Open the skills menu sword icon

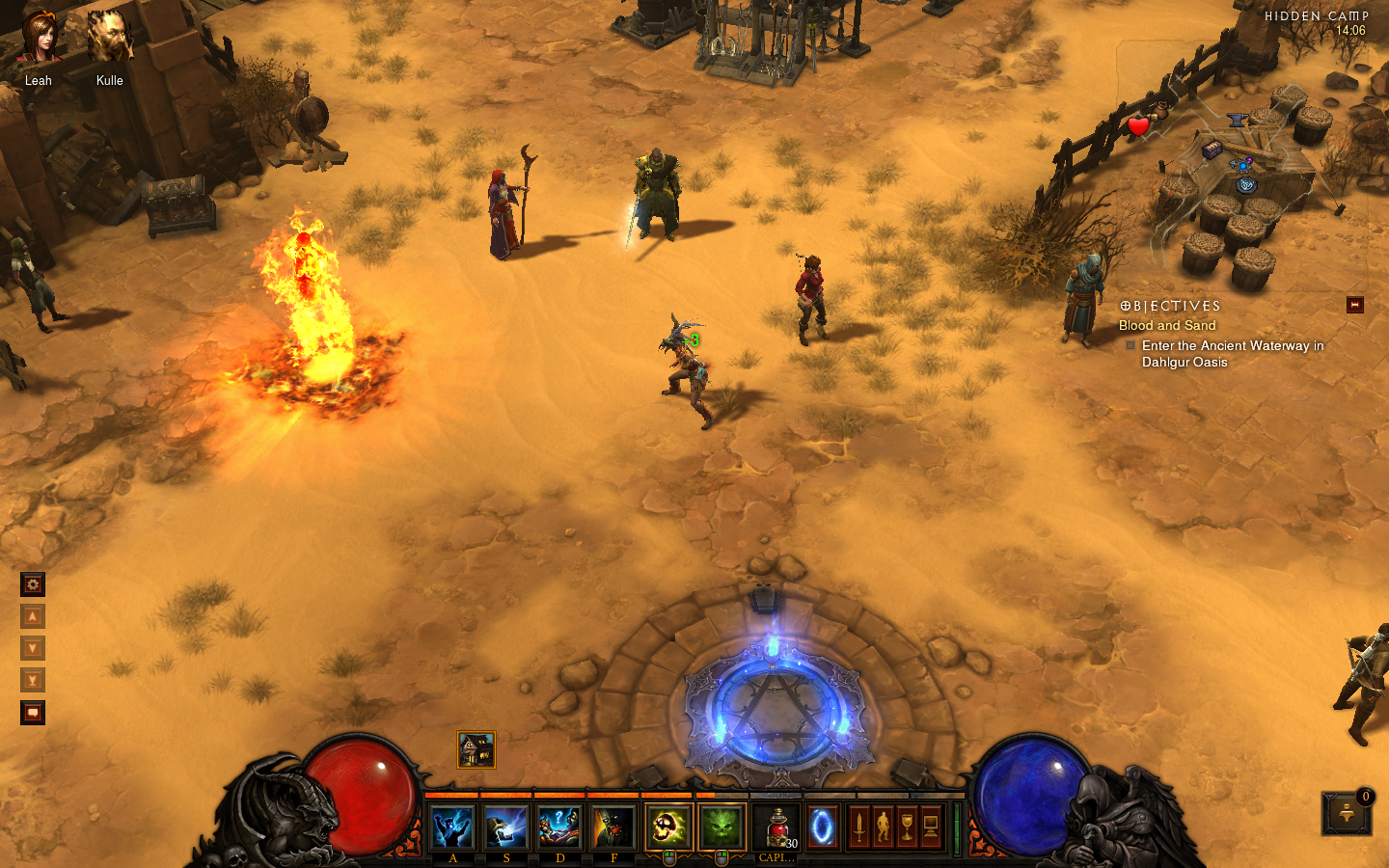pos(858,827)
